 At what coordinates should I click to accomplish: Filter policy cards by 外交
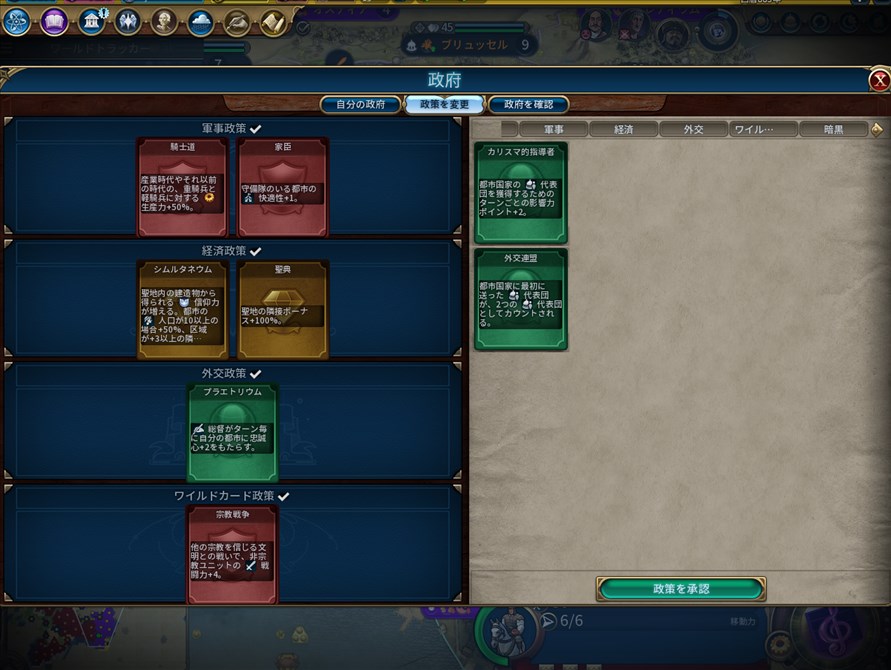693,129
